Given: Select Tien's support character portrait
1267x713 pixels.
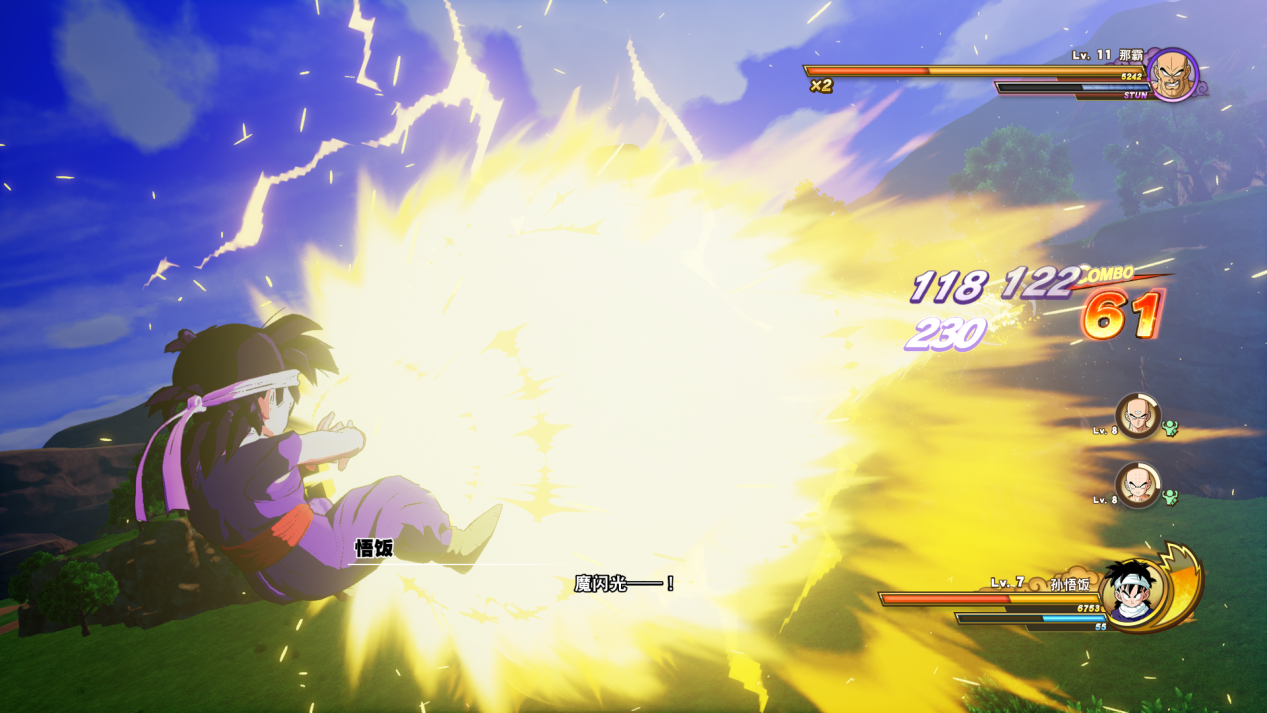Looking at the screenshot, I should point(1138,415).
